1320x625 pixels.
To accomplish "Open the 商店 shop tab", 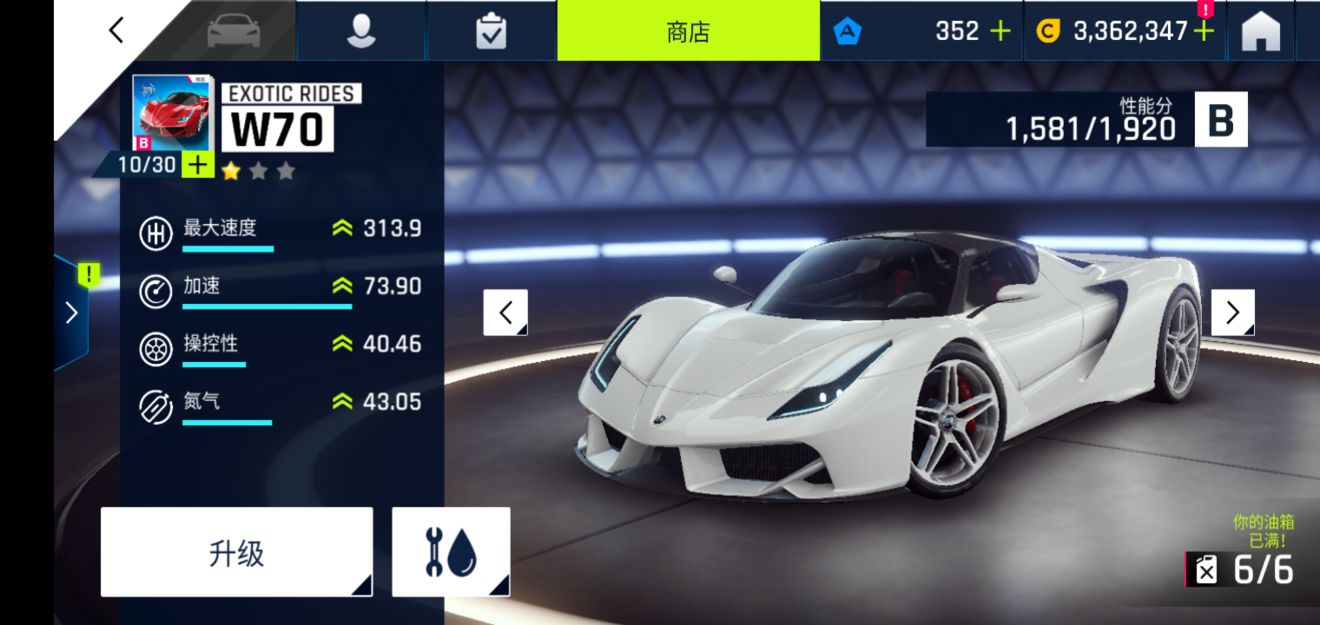I will 688,31.
